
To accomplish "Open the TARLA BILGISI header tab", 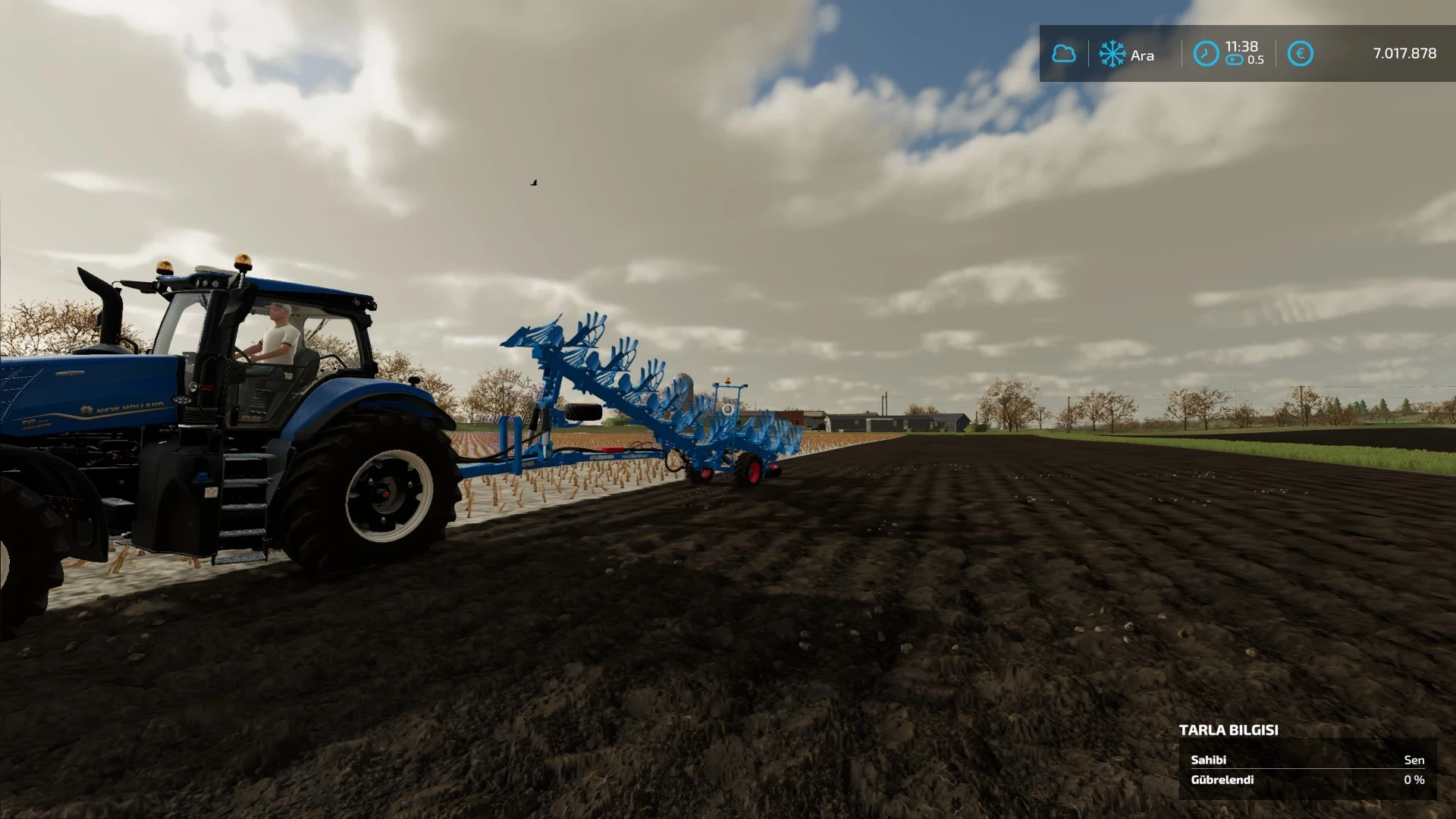I will (1228, 731).
